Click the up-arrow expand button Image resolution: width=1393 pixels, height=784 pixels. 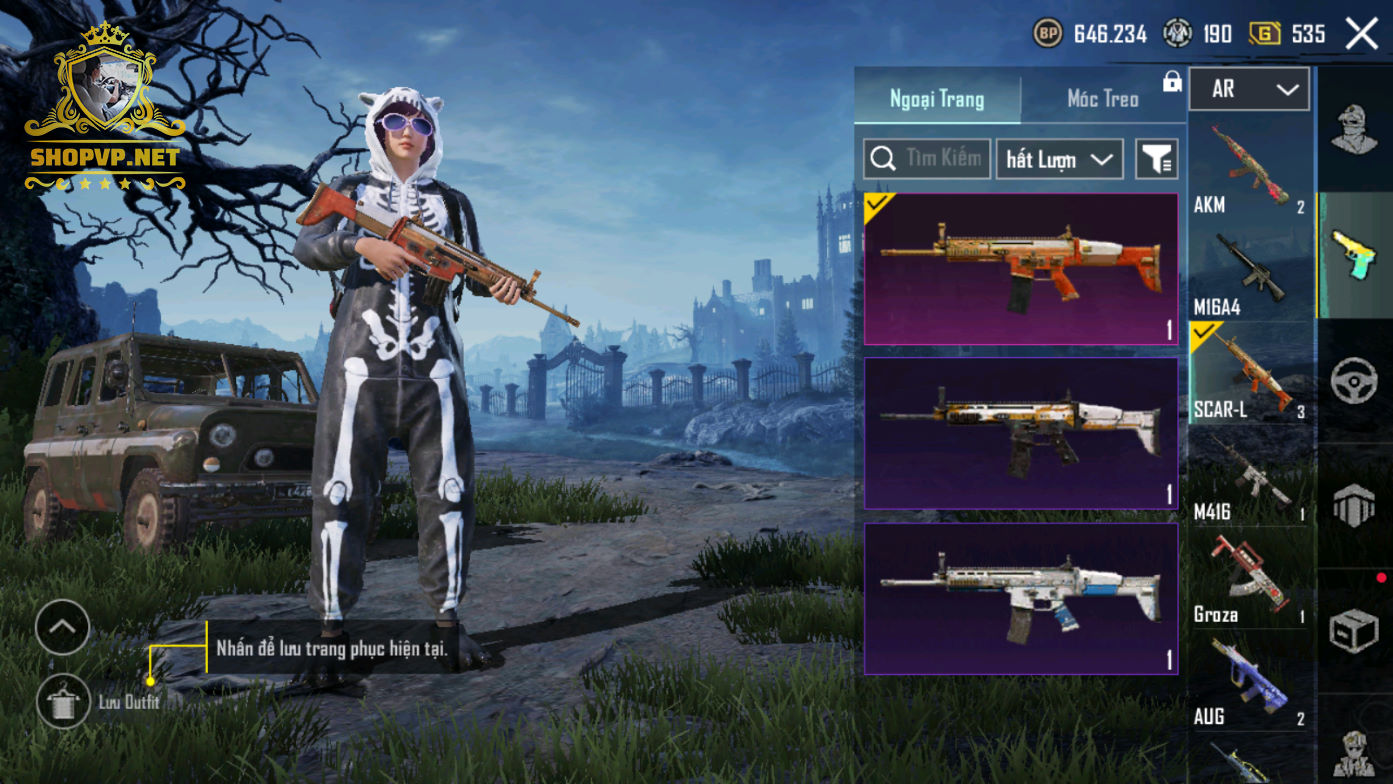click(62, 627)
